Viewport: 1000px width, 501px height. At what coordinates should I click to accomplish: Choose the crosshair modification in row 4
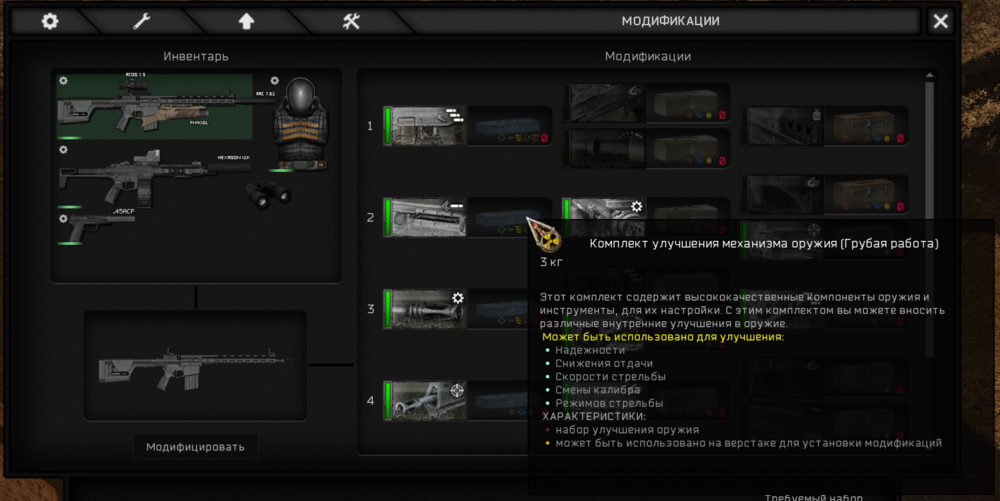(426, 400)
